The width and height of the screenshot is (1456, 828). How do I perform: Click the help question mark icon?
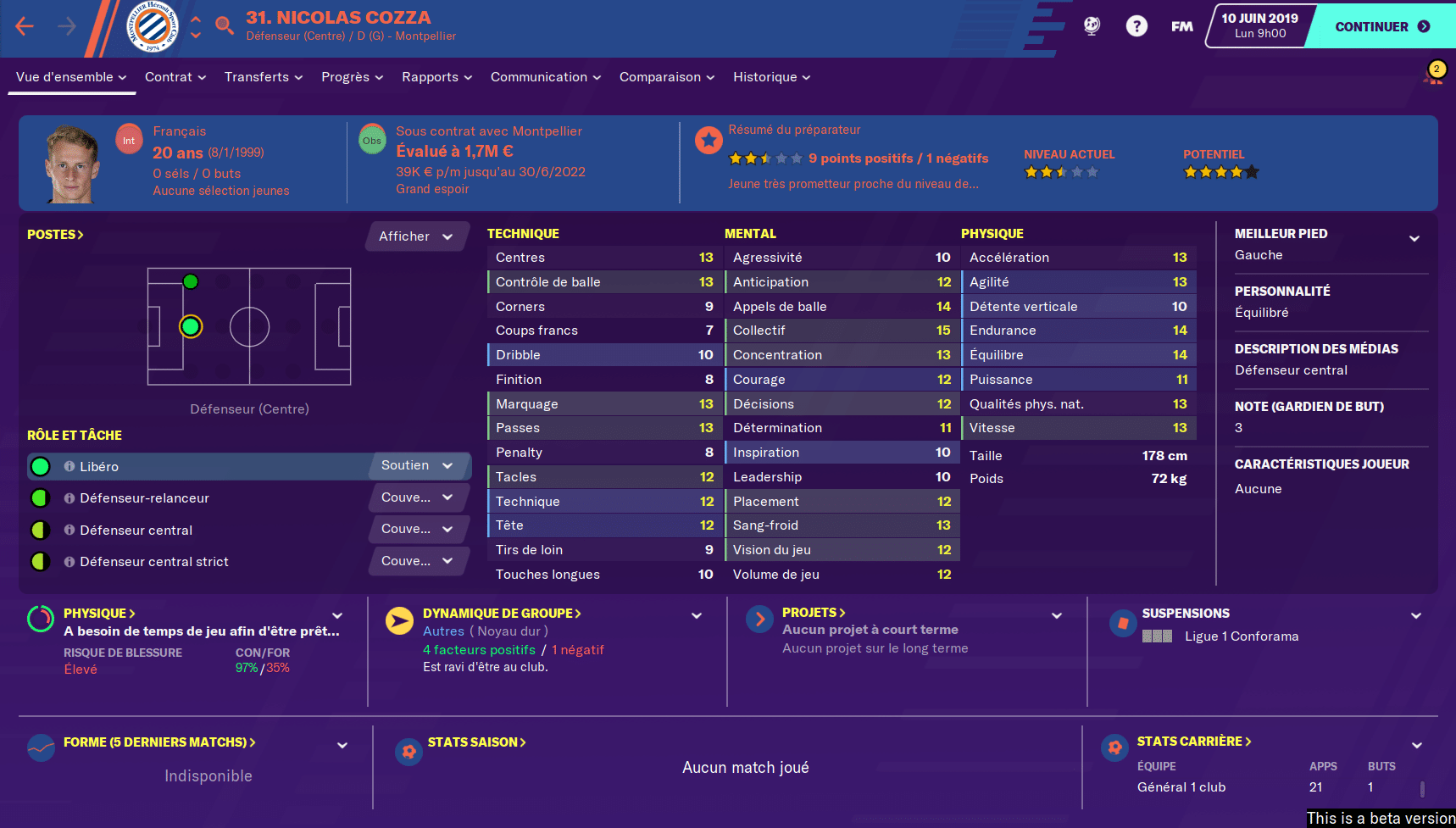pyautogui.click(x=1136, y=26)
